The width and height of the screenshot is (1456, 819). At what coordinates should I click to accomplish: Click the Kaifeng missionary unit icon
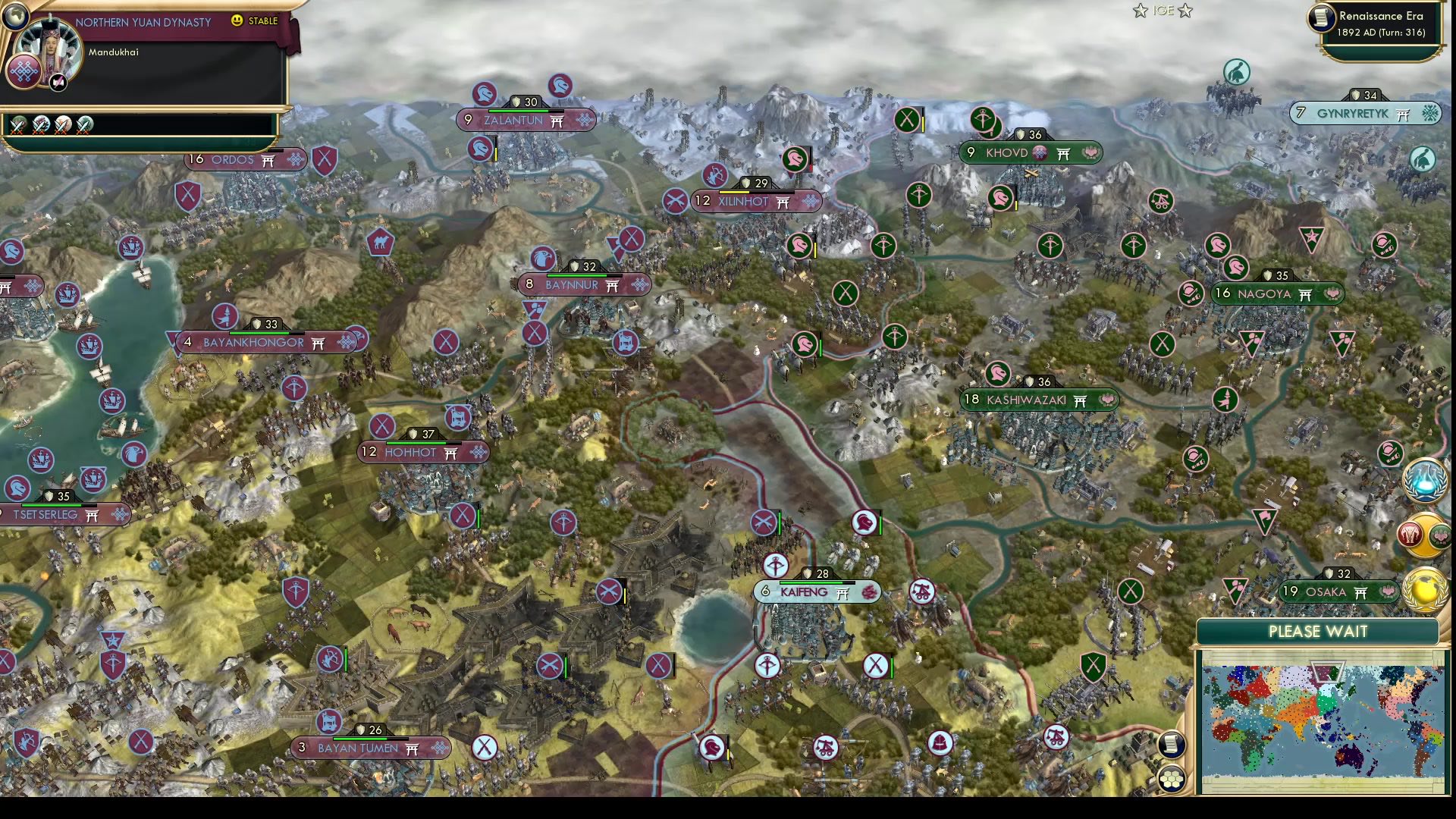(x=777, y=566)
